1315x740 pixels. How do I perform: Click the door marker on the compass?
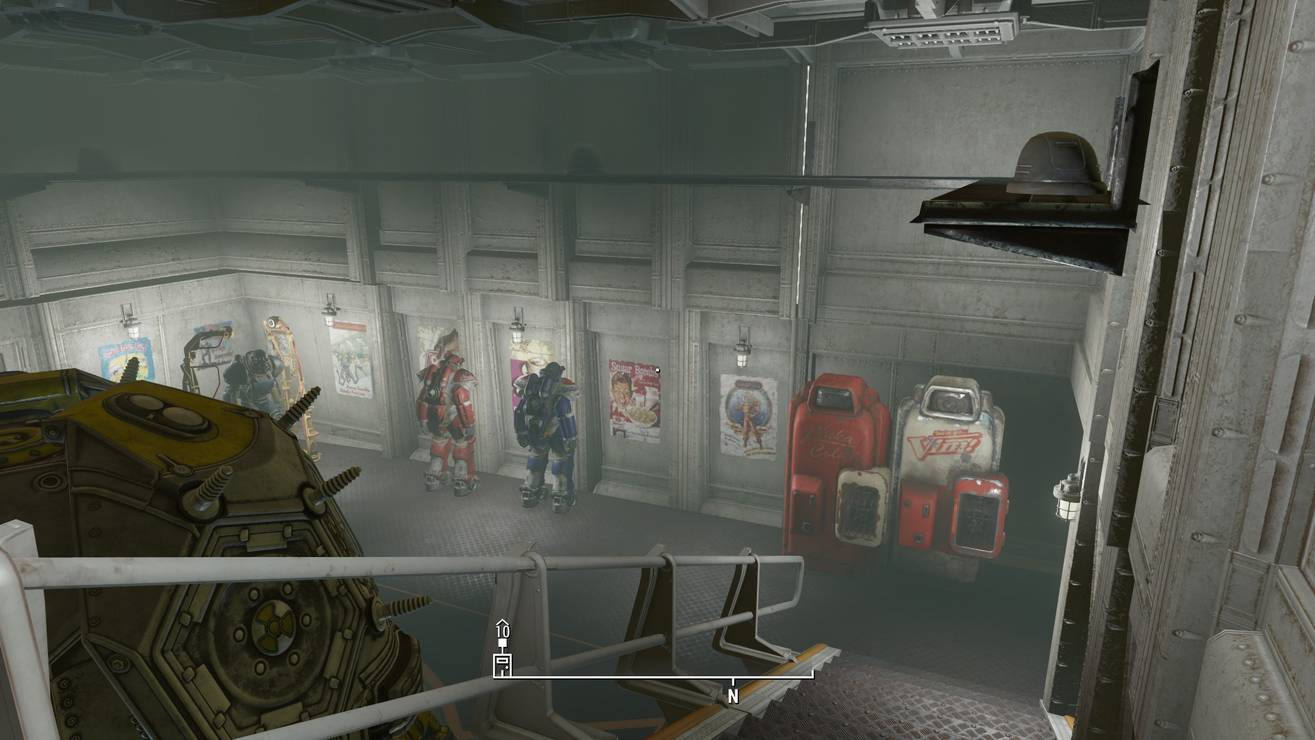point(502,666)
